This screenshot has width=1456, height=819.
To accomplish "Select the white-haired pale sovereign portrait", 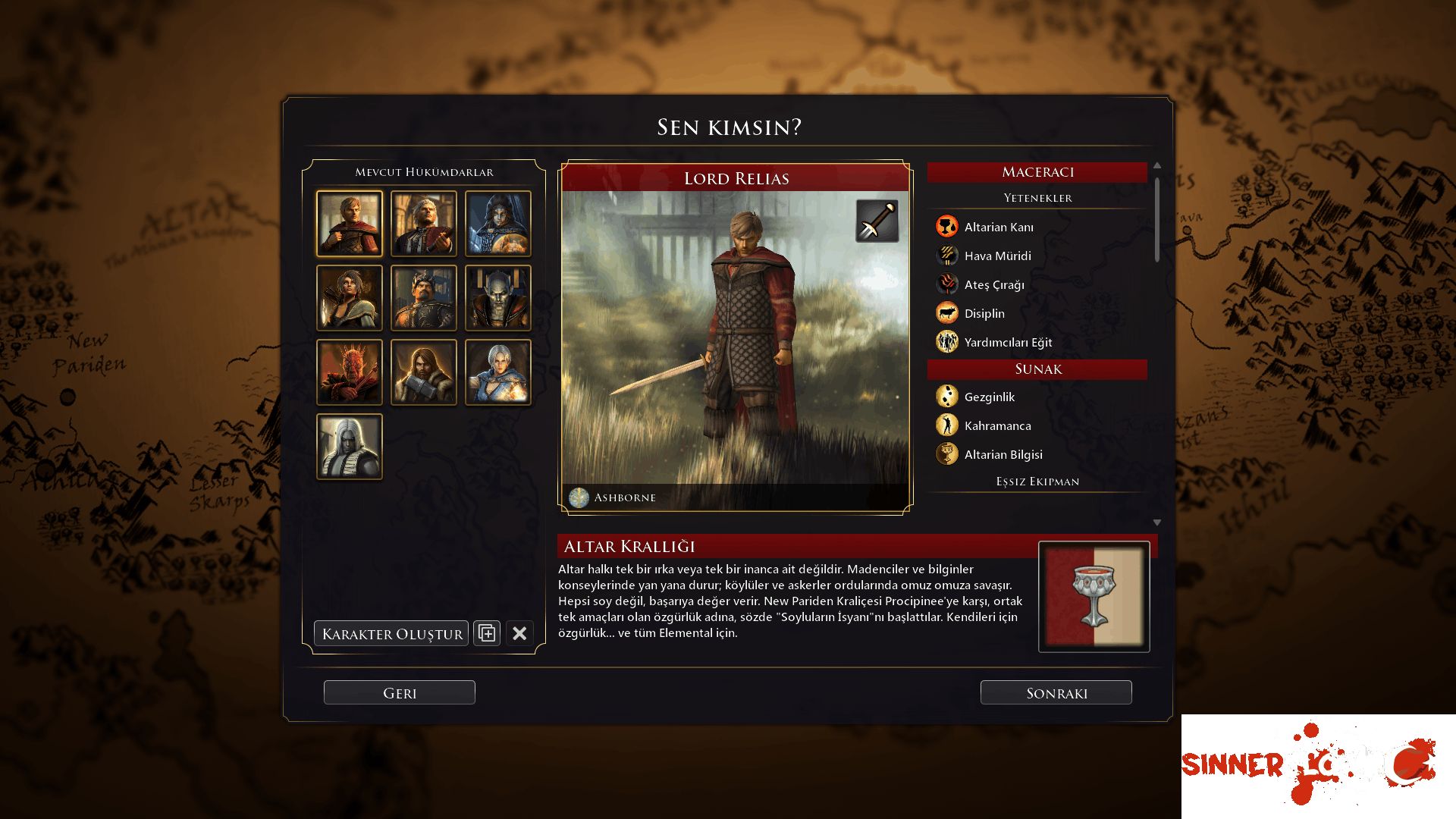I will click(x=350, y=447).
